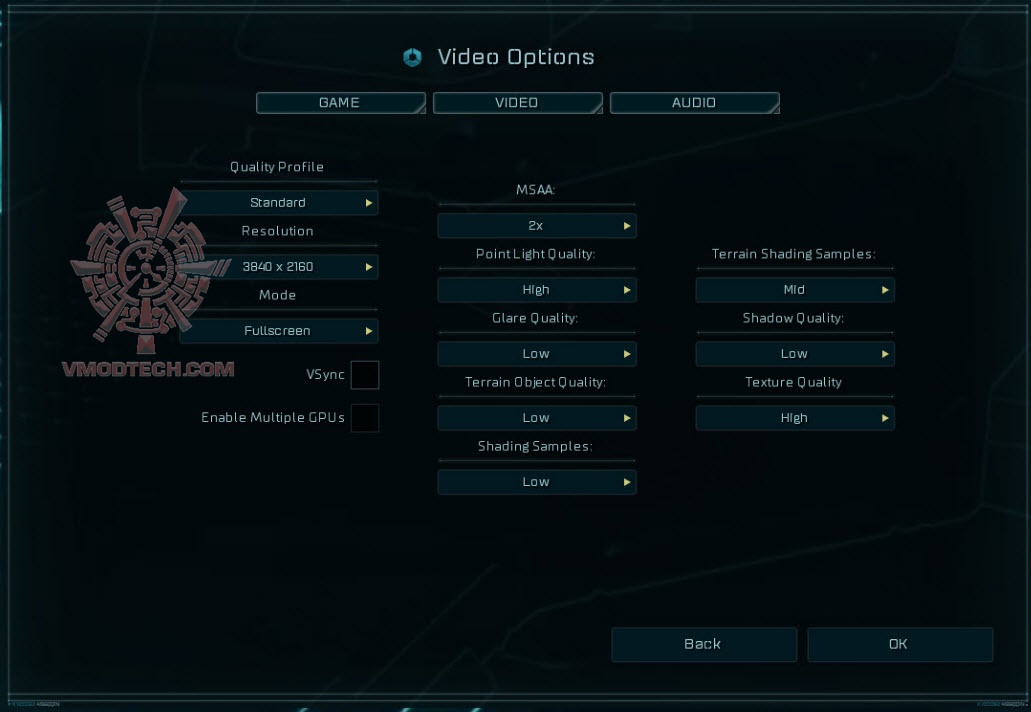Confirm settings with the OK button
The width and height of the screenshot is (1031, 712).
click(x=899, y=645)
